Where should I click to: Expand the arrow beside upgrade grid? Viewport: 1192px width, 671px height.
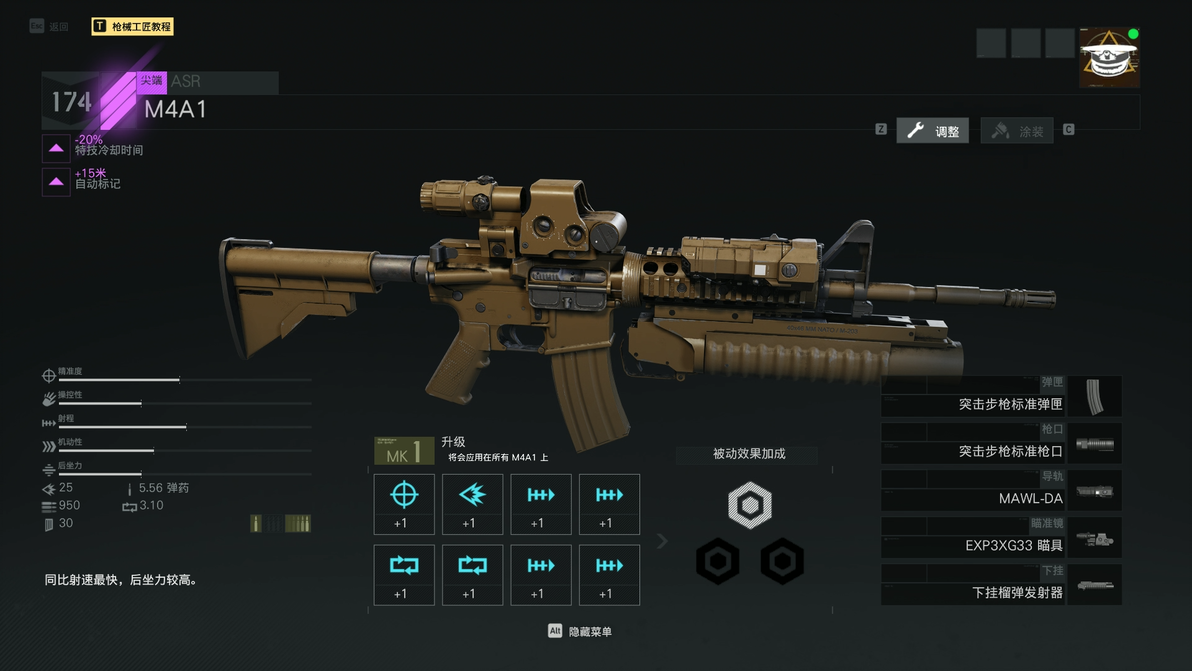click(x=662, y=541)
